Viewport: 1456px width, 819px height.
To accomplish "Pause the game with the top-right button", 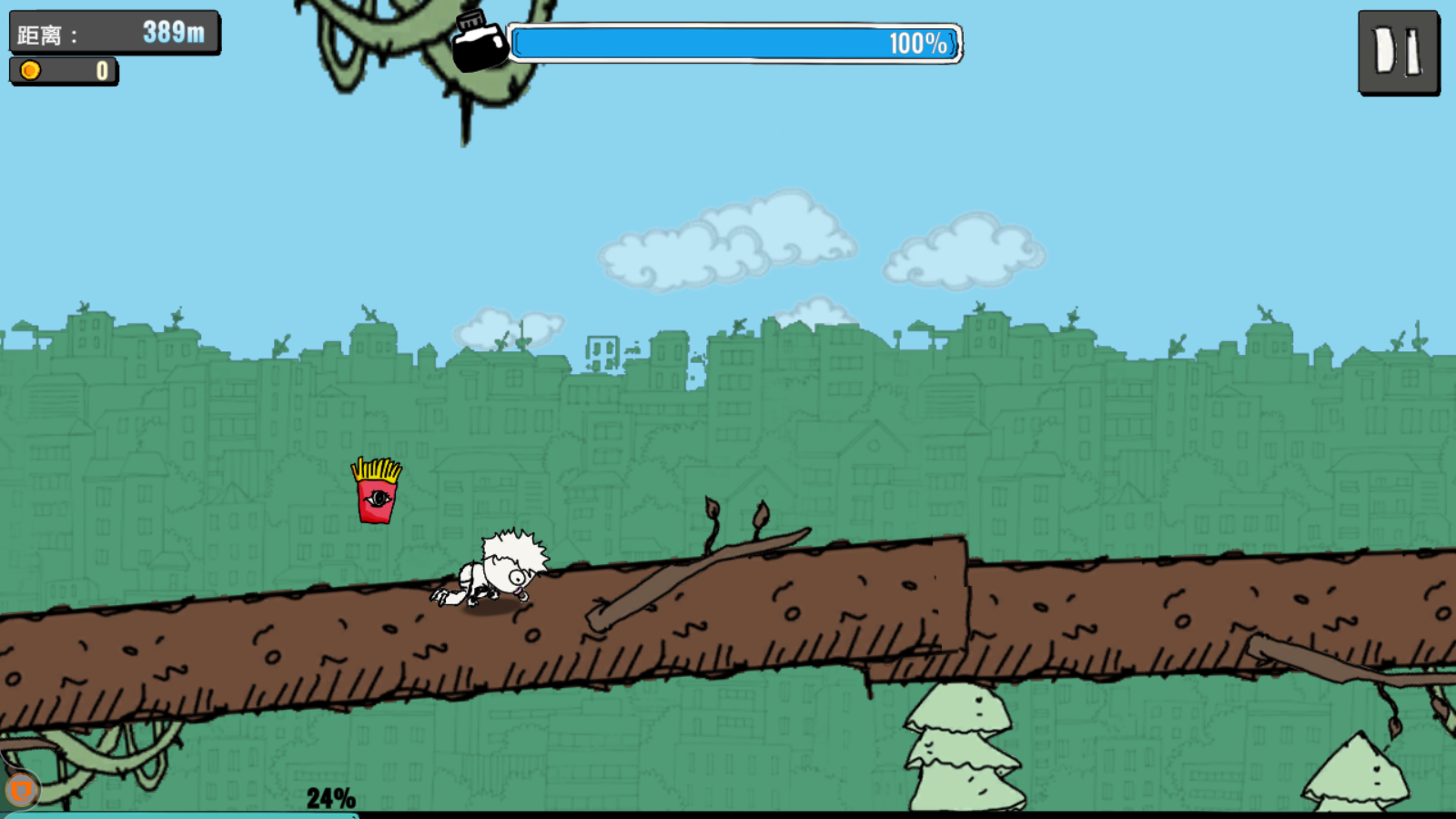I will click(x=1398, y=52).
